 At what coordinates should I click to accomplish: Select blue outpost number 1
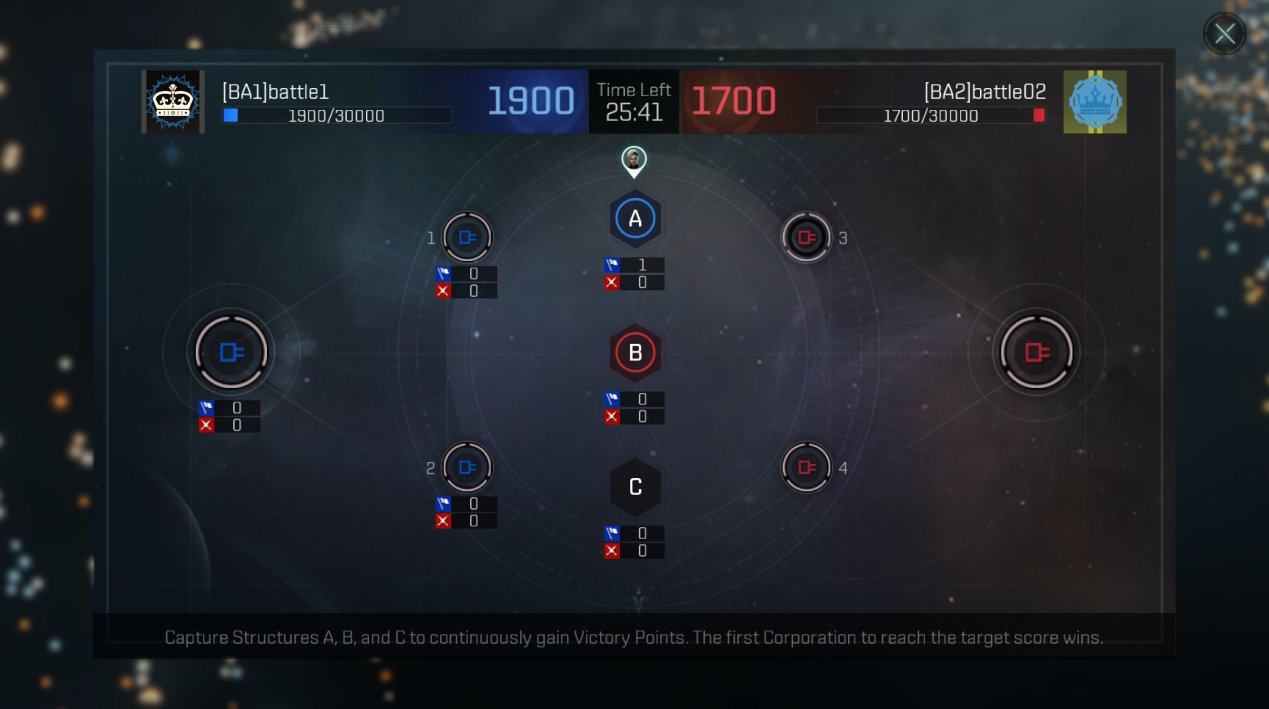point(467,238)
